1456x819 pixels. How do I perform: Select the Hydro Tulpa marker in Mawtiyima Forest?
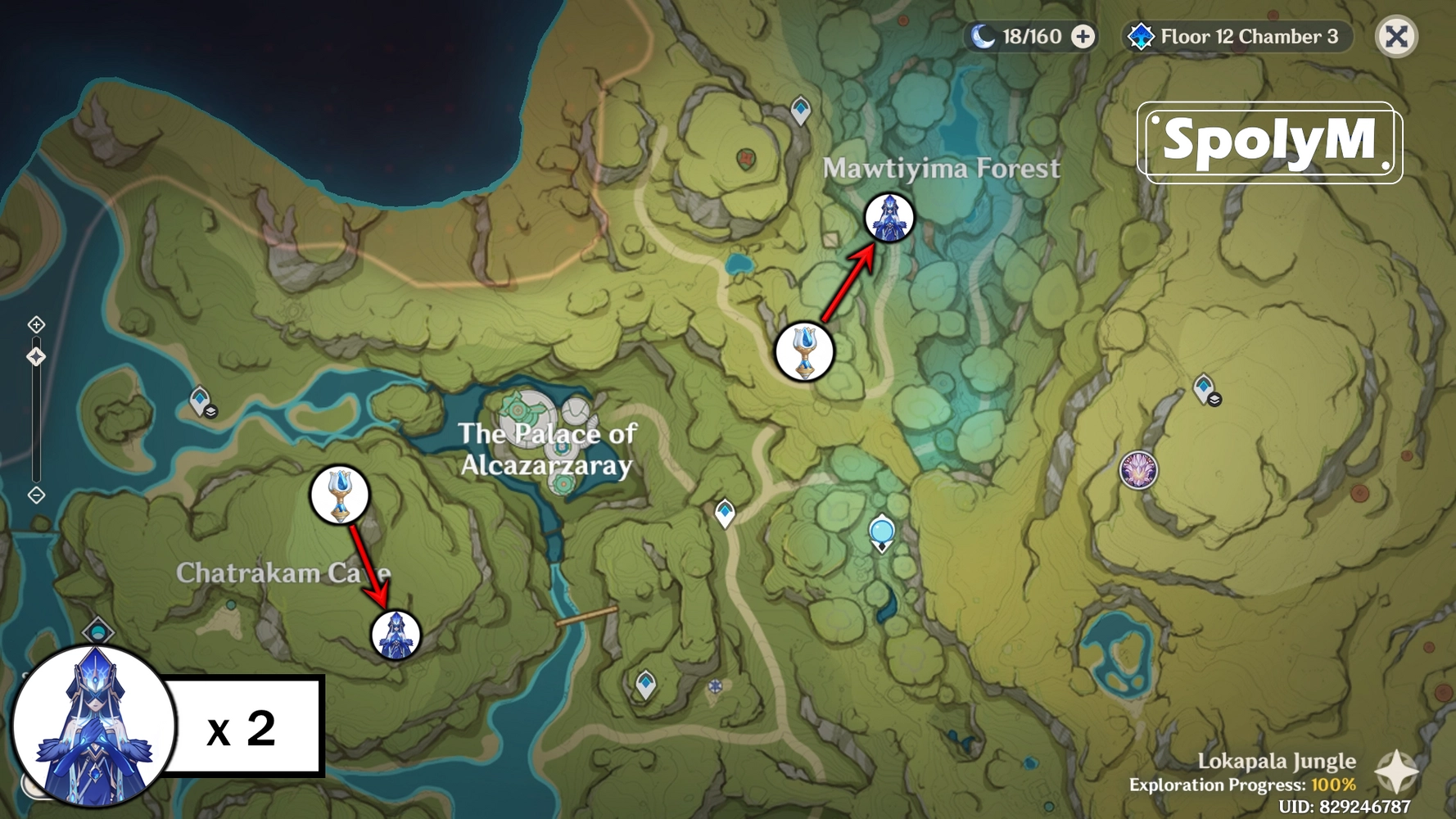coord(890,219)
